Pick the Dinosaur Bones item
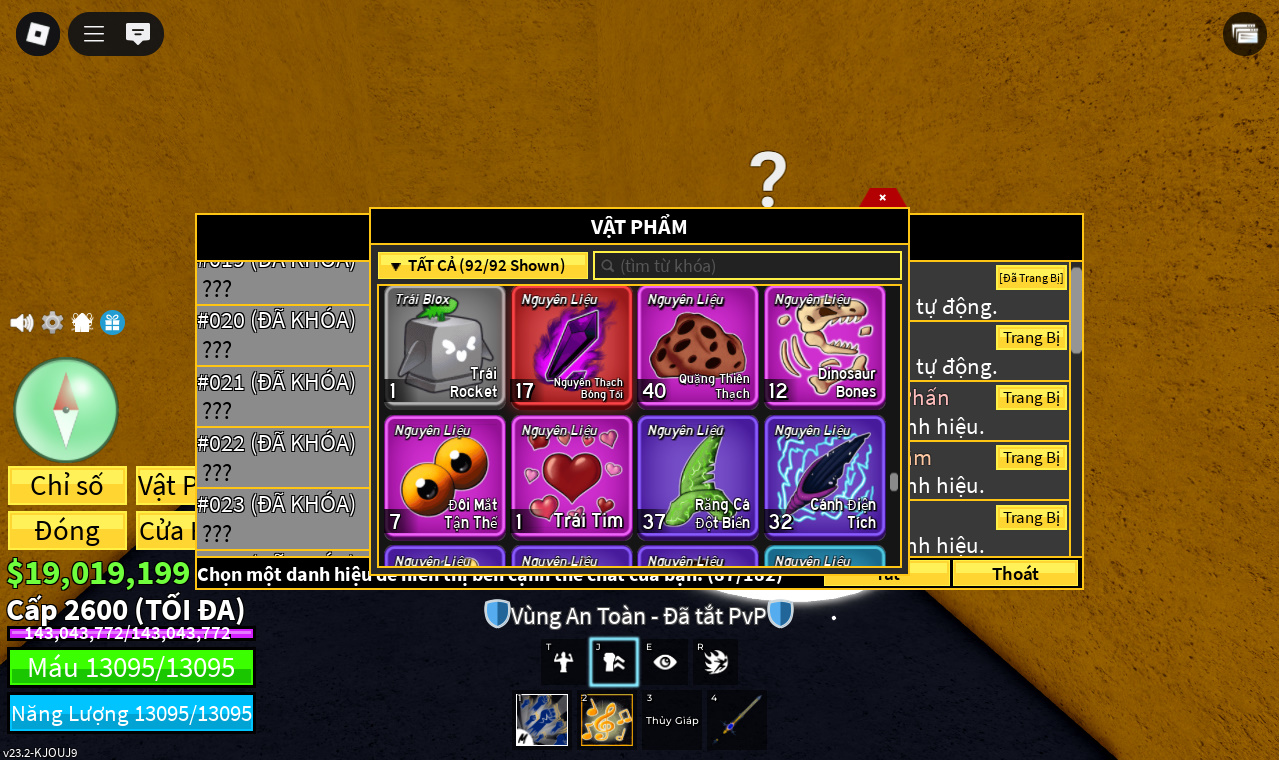 [x=825, y=346]
